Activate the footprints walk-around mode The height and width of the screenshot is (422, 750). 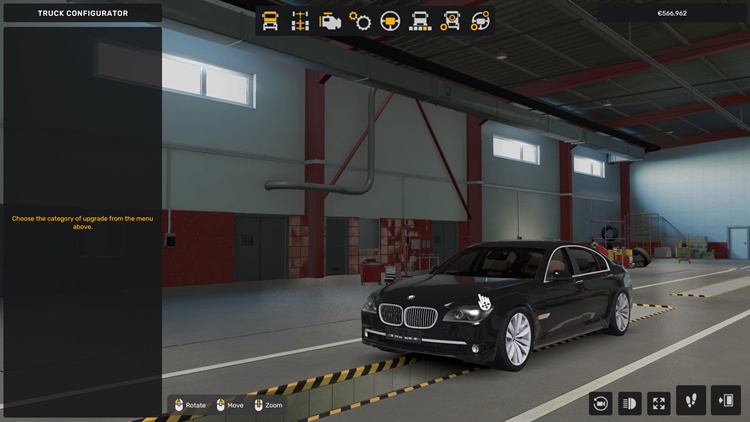[691, 400]
